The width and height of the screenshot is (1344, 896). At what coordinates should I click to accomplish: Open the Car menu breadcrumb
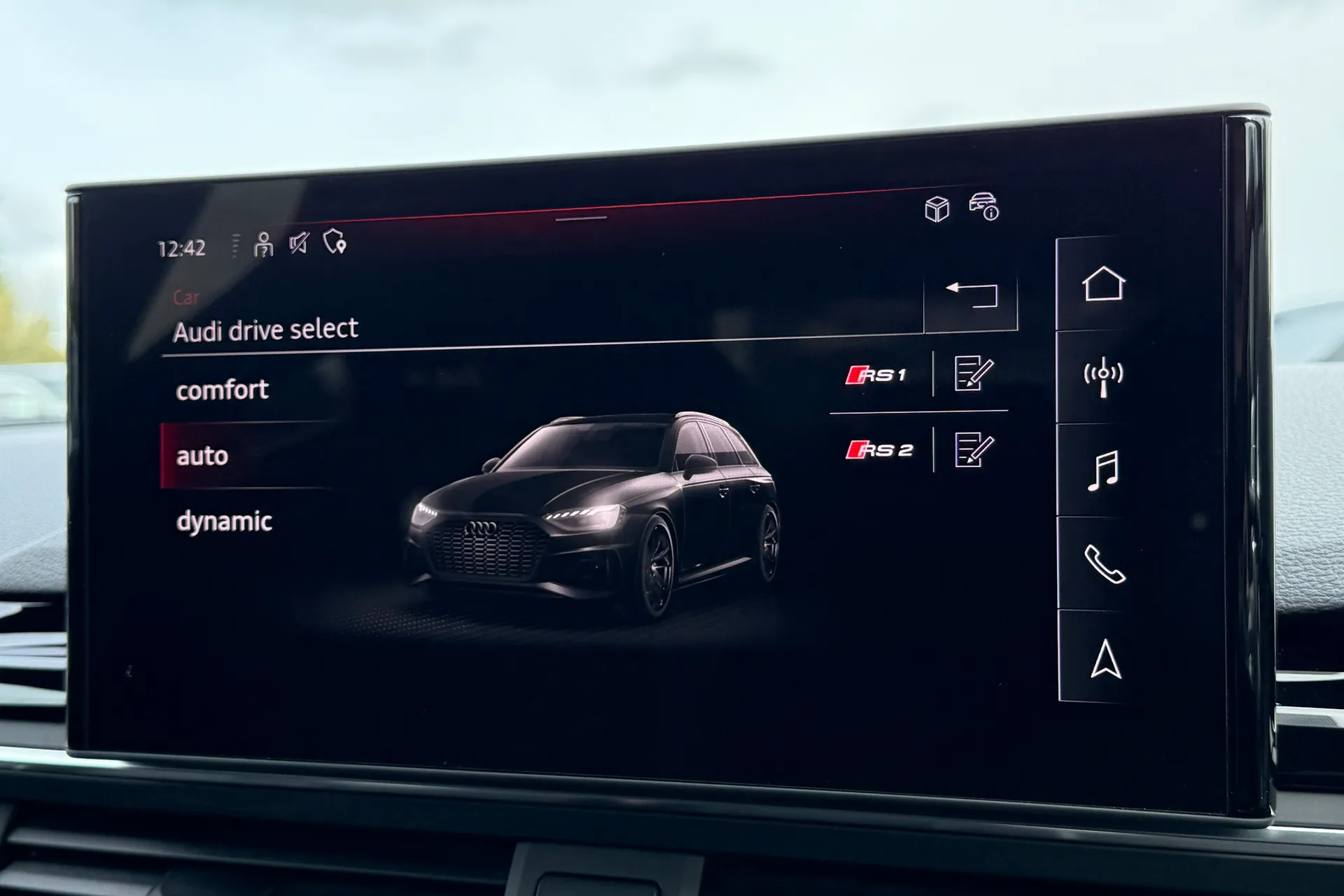pos(188,296)
